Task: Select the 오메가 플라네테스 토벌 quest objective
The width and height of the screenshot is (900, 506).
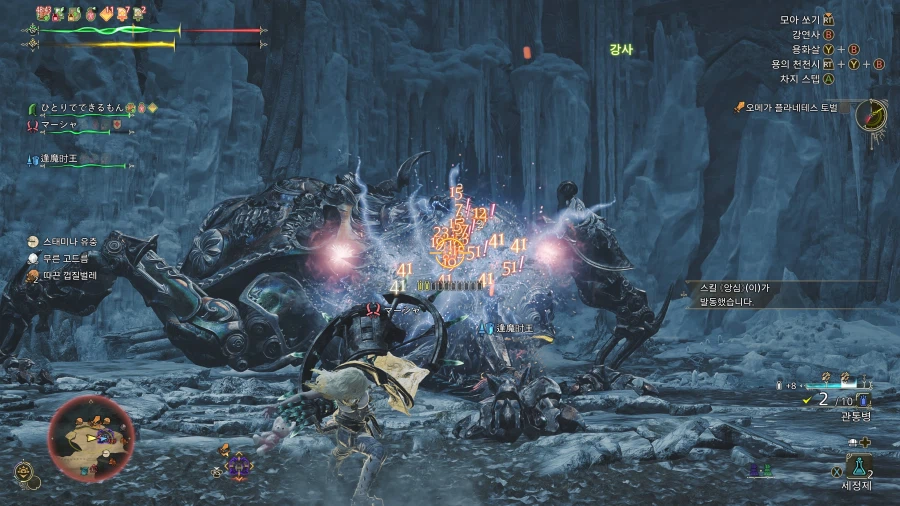Action: pos(795,107)
